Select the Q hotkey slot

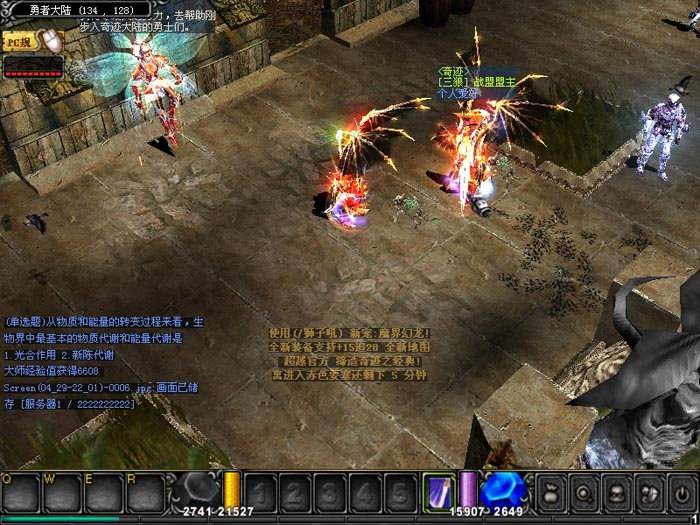coord(20,492)
